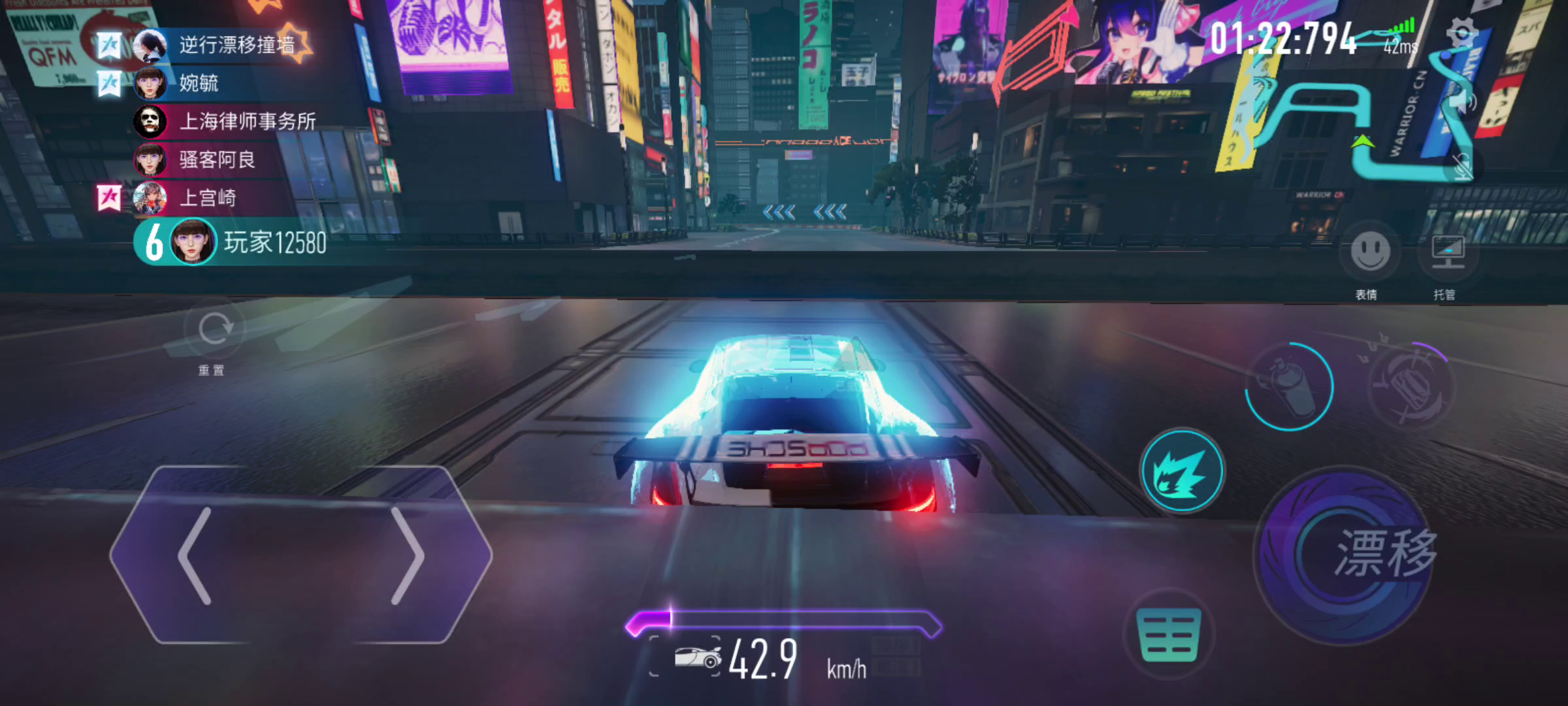
Task: Trigger the spinning car skill icon
Action: point(1411,386)
